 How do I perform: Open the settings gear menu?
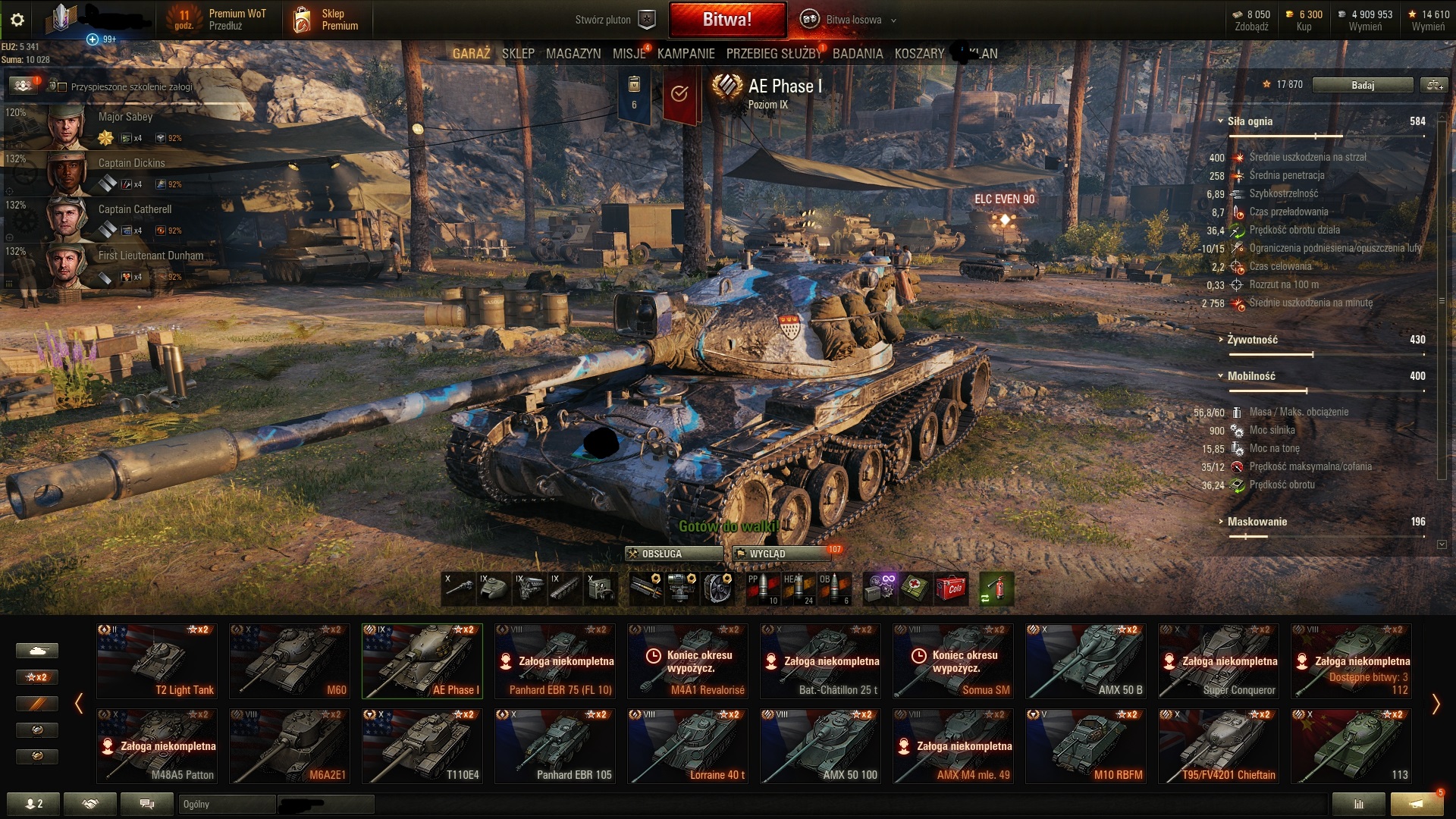coord(17,20)
